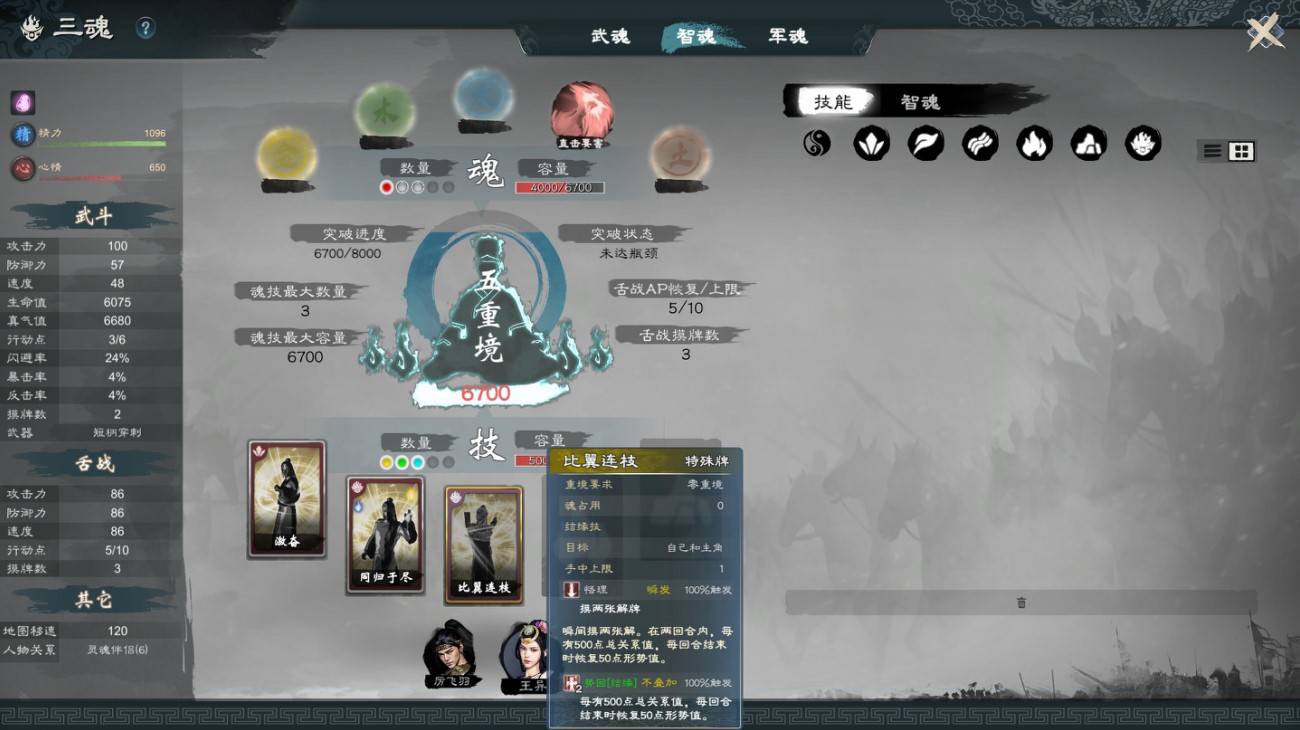This screenshot has width=1300, height=730.
Task: Click the red 心 heart icon beside 心情
Action: pos(22,166)
